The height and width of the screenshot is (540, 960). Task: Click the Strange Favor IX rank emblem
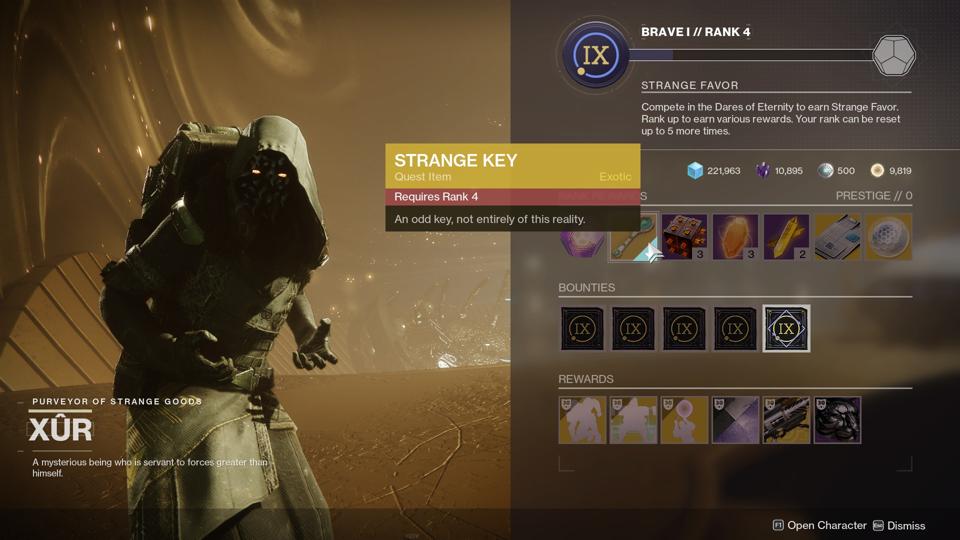point(595,56)
